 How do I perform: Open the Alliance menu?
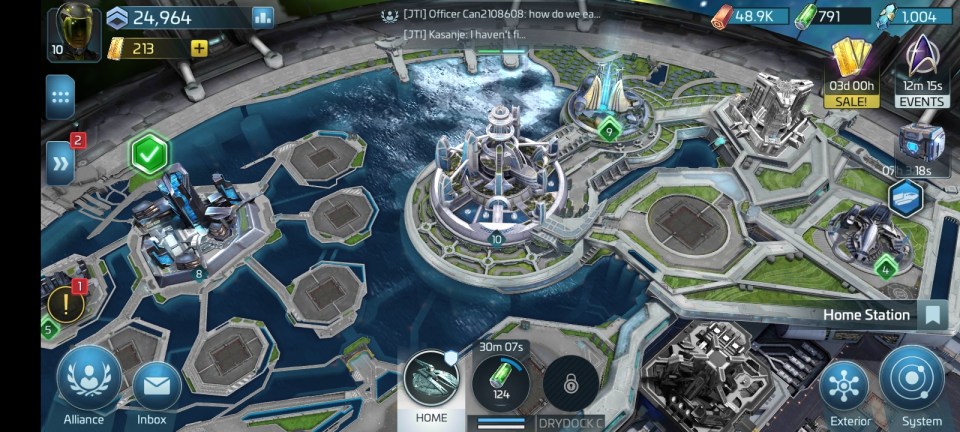(84, 380)
